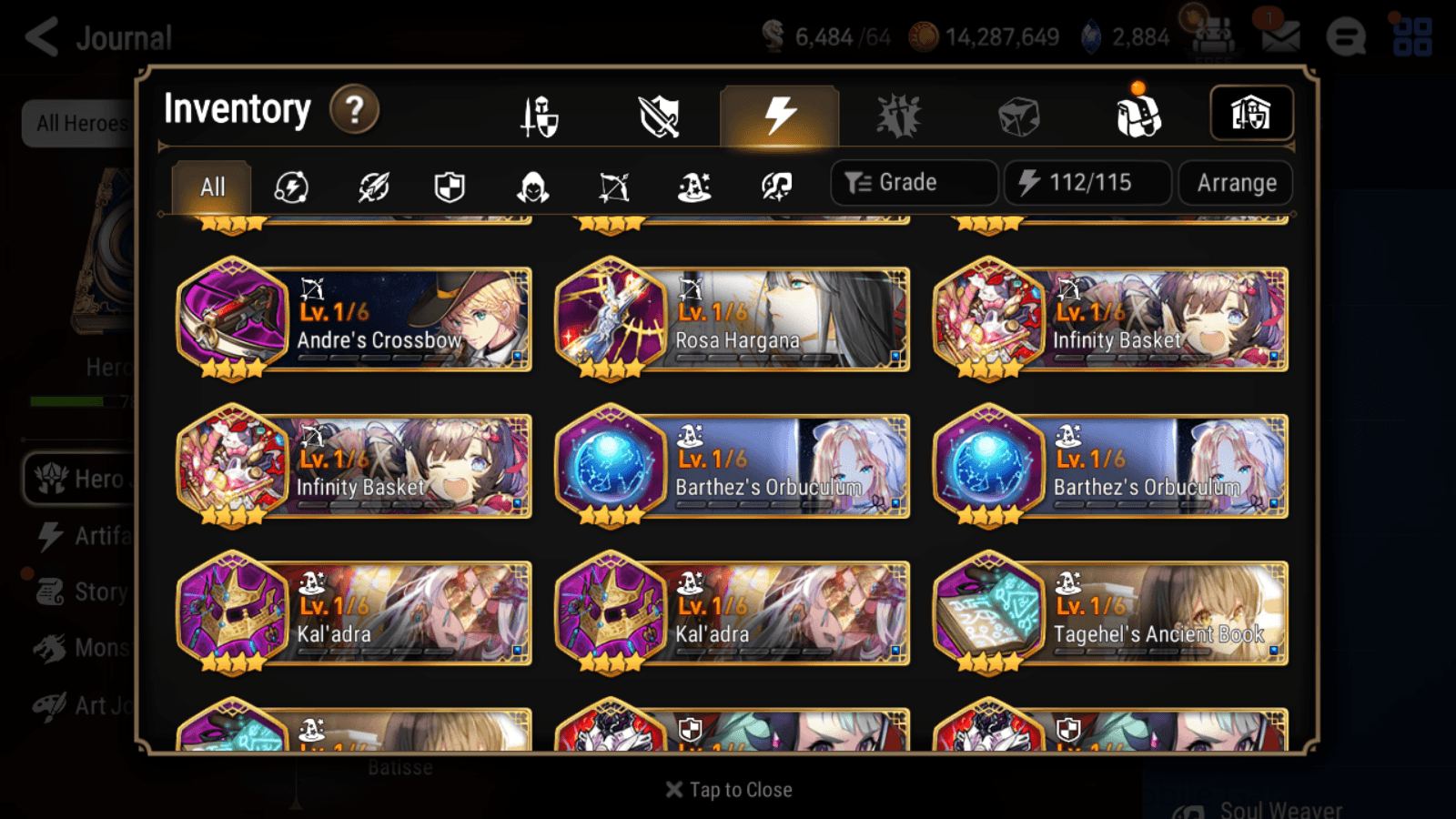The width and height of the screenshot is (1456, 819).
Task: Filter artifacts by Thief class hooded icon
Action: point(531,187)
